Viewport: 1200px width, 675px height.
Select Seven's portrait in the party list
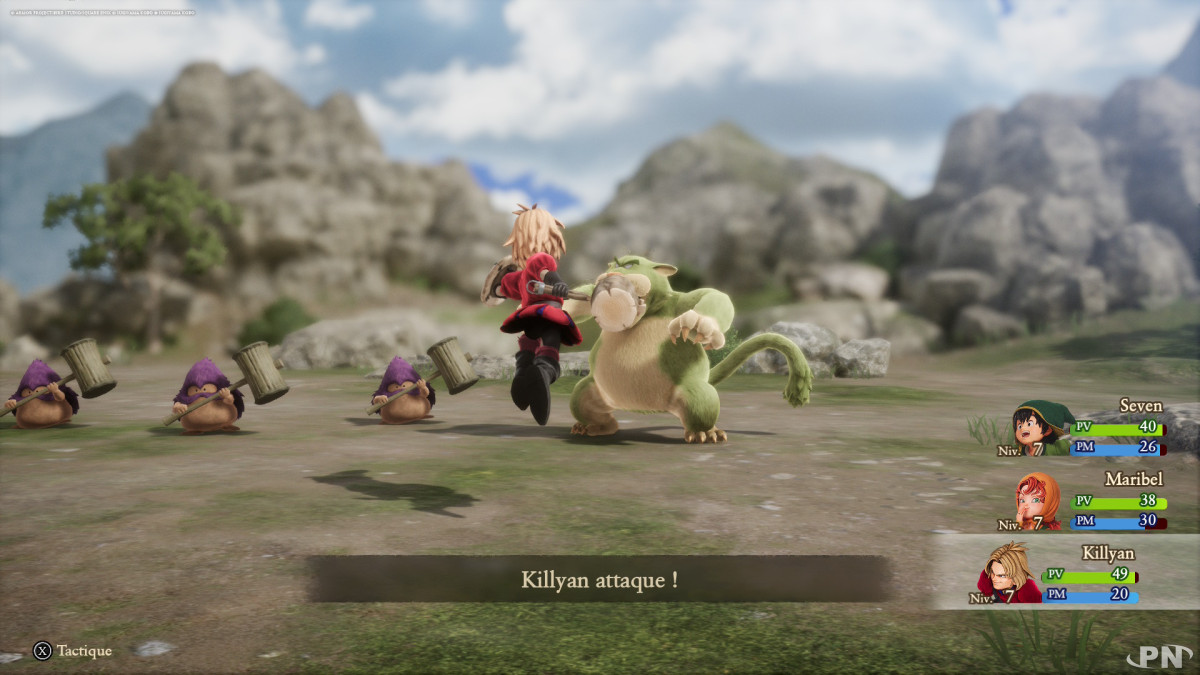click(1041, 427)
